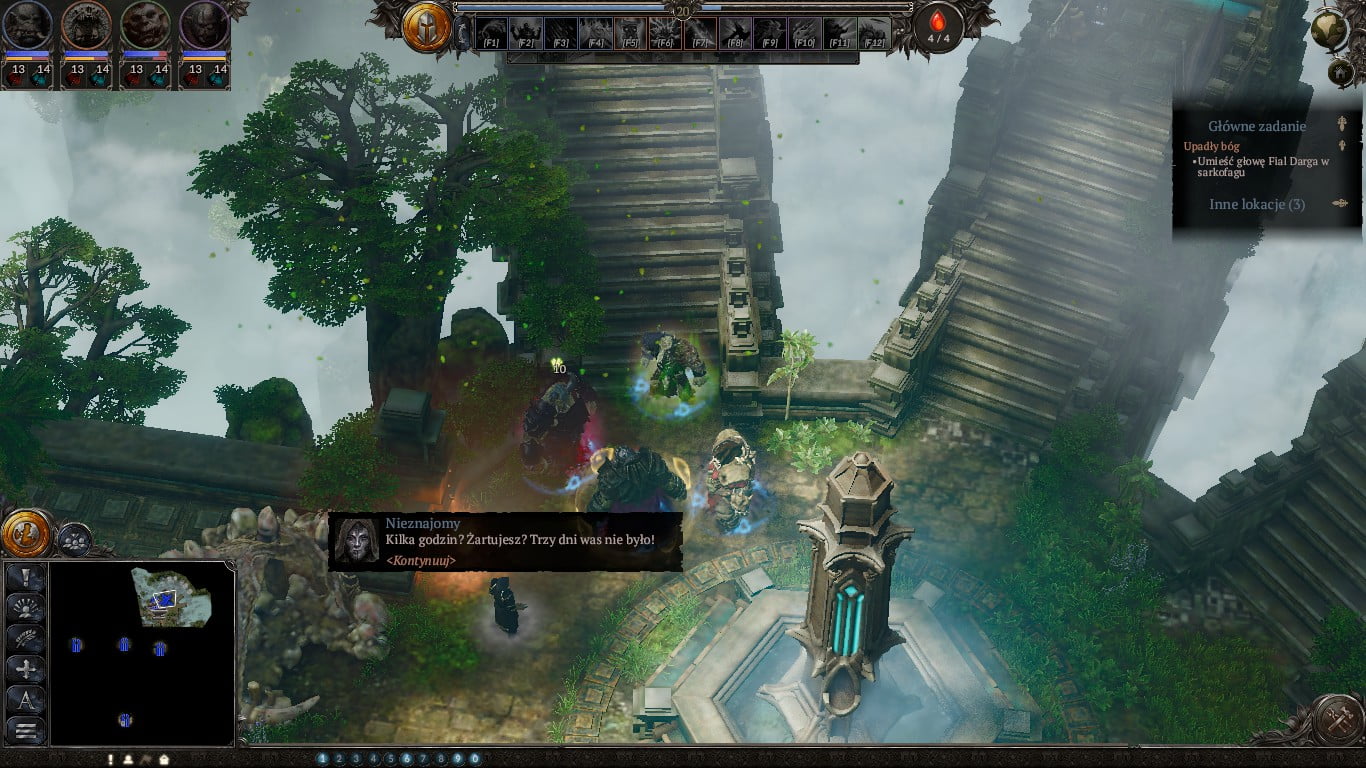
Task: Activate the F12 ability slot
Action: point(874,33)
